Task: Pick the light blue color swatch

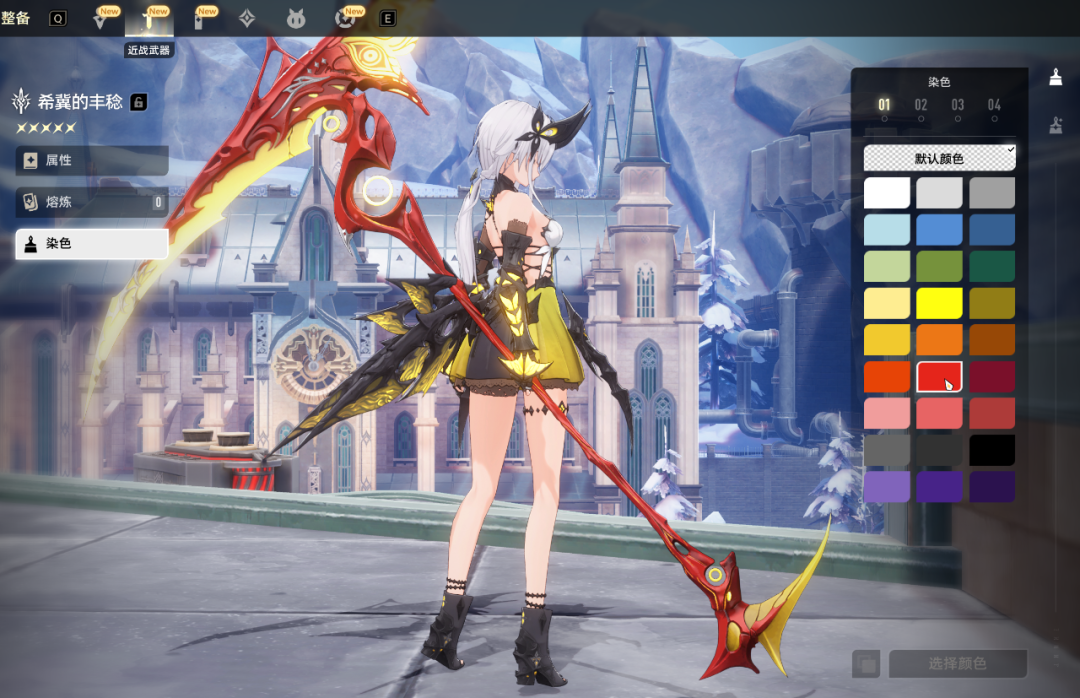Action: (887, 229)
